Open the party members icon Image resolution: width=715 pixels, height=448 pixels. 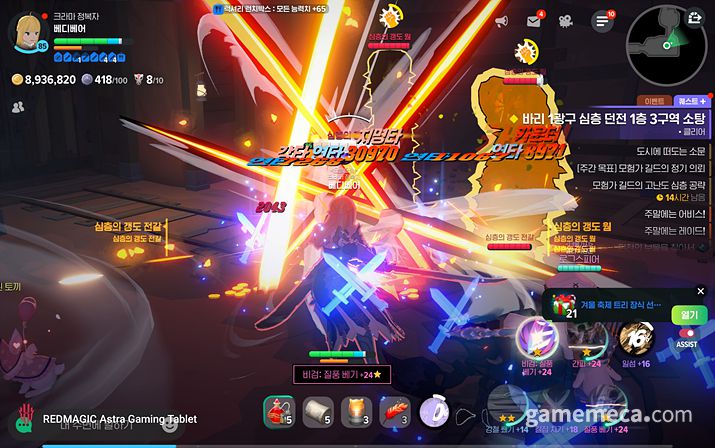(x=19, y=106)
